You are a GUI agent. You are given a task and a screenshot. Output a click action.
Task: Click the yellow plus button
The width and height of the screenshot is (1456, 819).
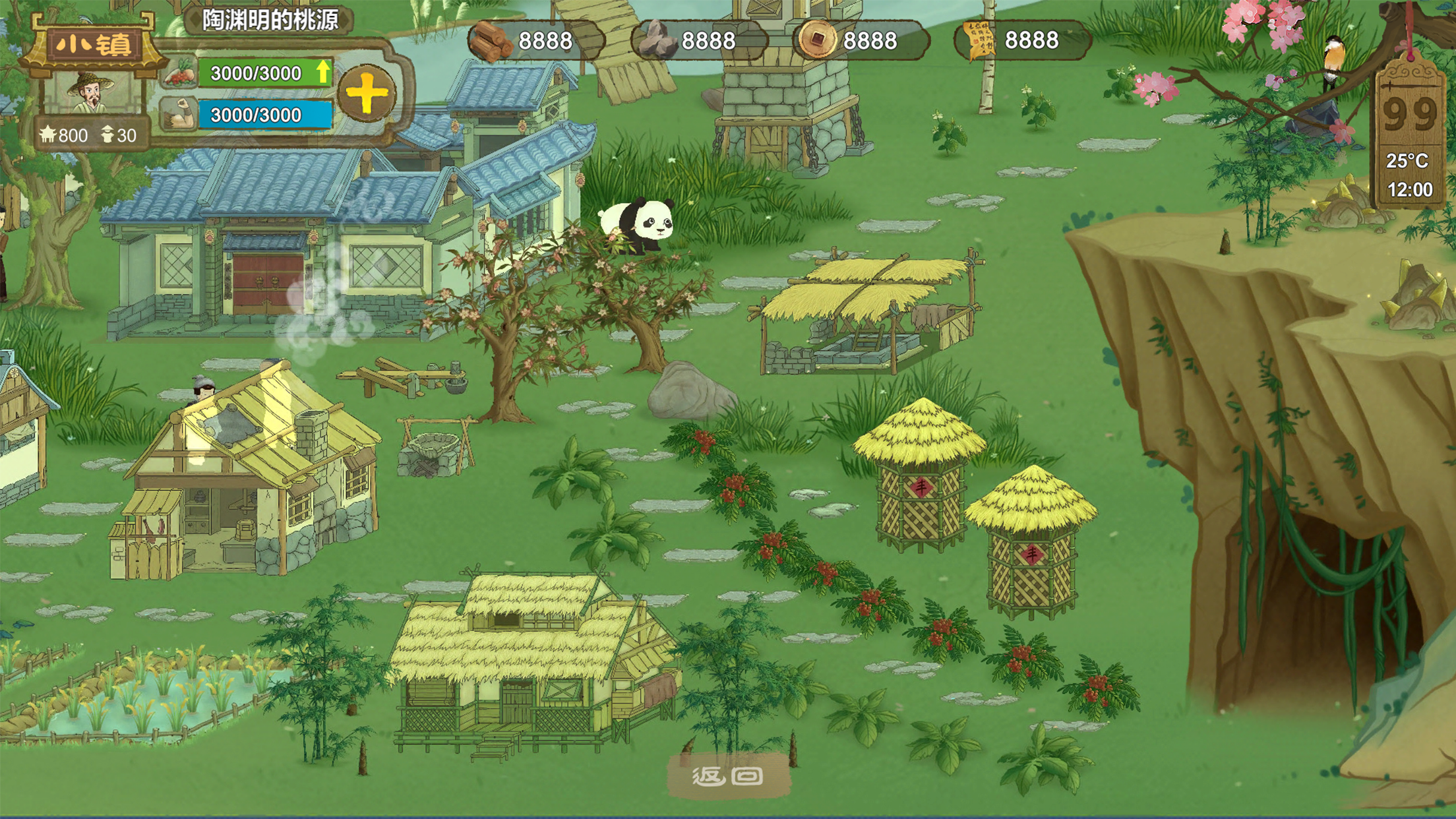(x=367, y=94)
